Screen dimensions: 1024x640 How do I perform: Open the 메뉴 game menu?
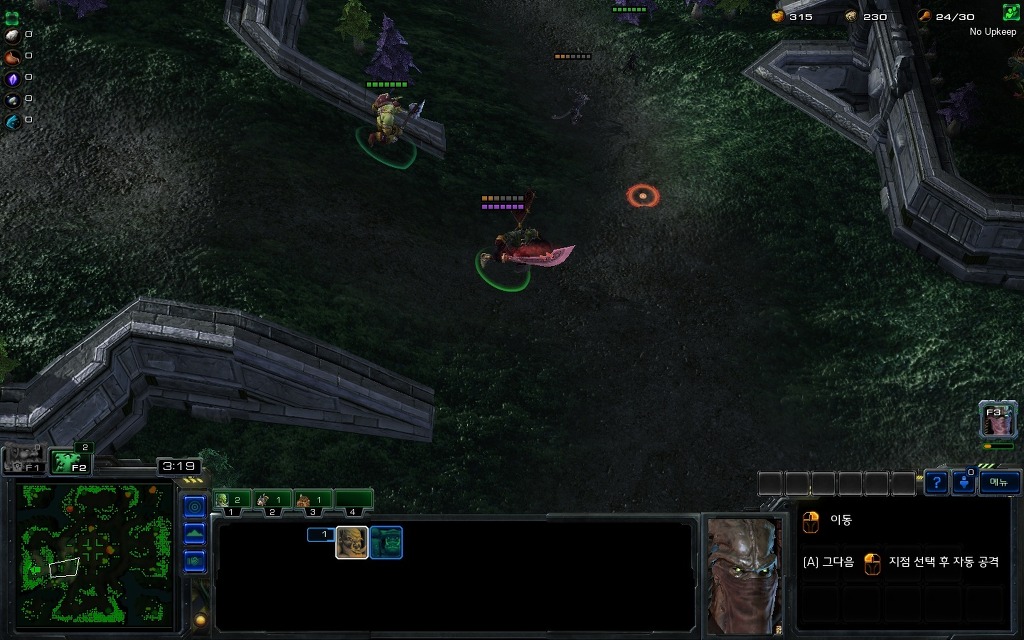point(998,482)
